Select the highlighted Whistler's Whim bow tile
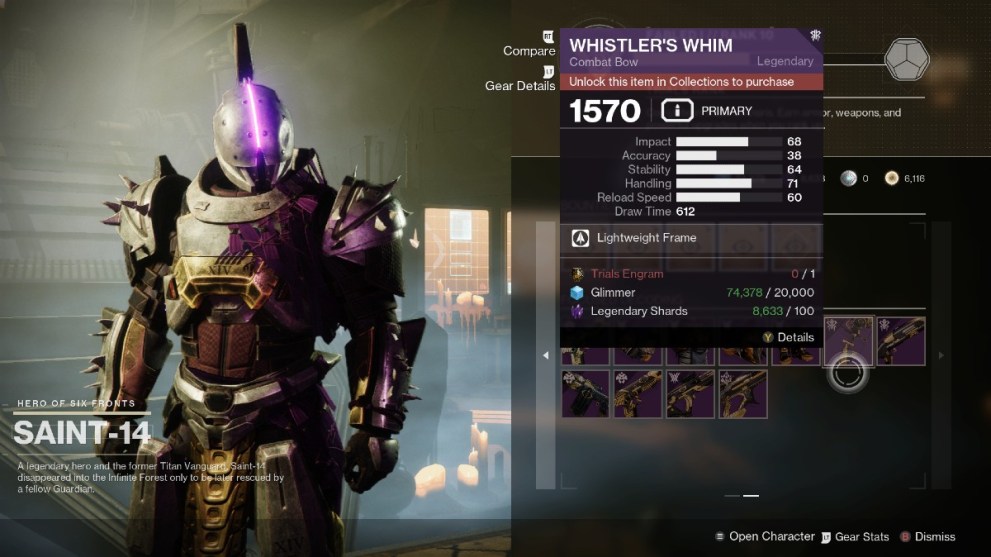991x557 pixels. (848, 342)
